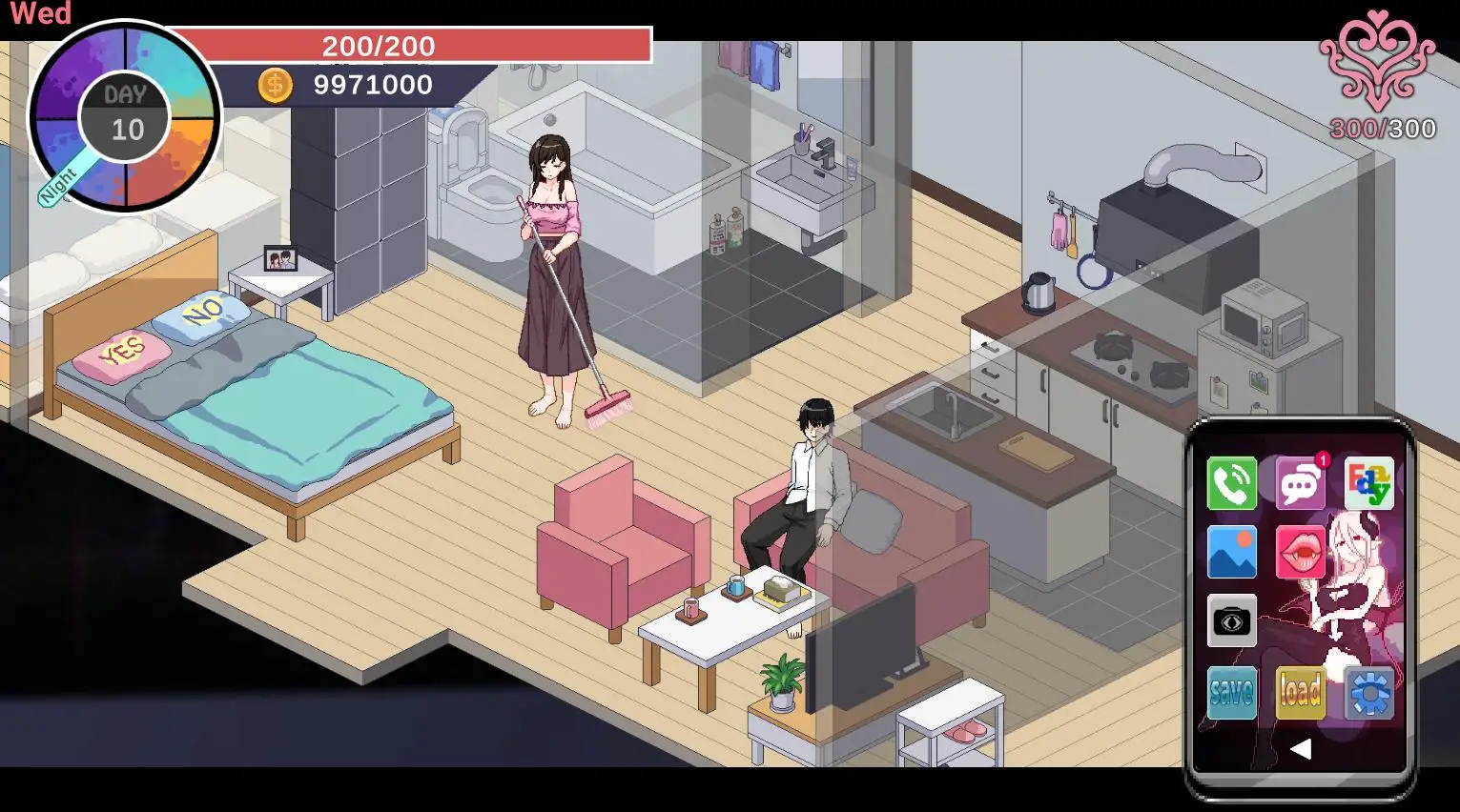
Task: Click the load button on phone
Action: (1300, 692)
